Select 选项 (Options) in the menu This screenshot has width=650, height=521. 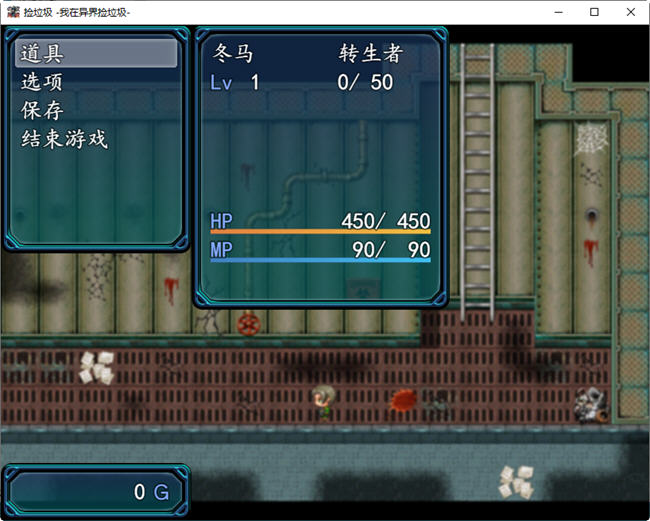pos(96,82)
